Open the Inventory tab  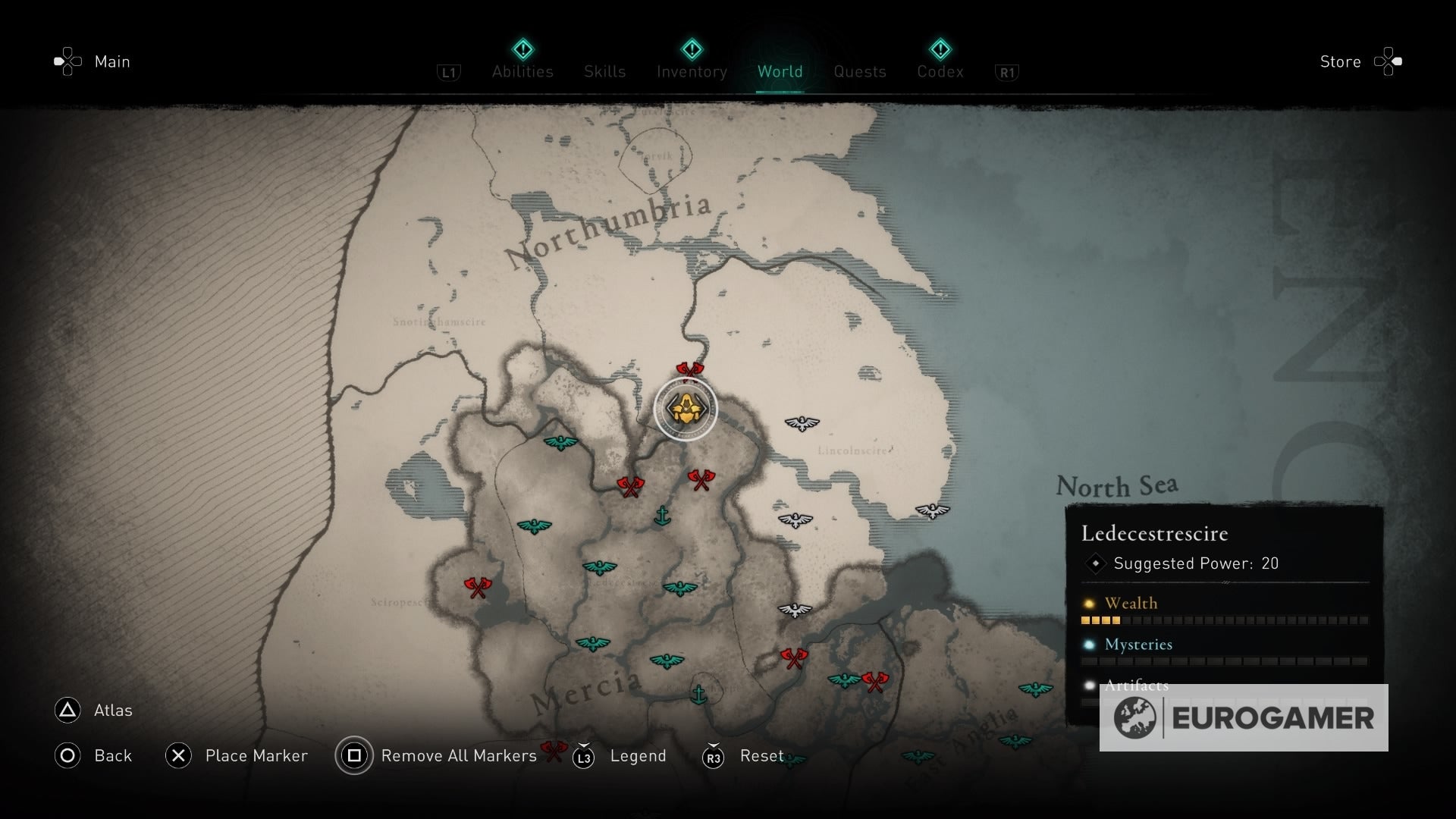click(x=691, y=71)
